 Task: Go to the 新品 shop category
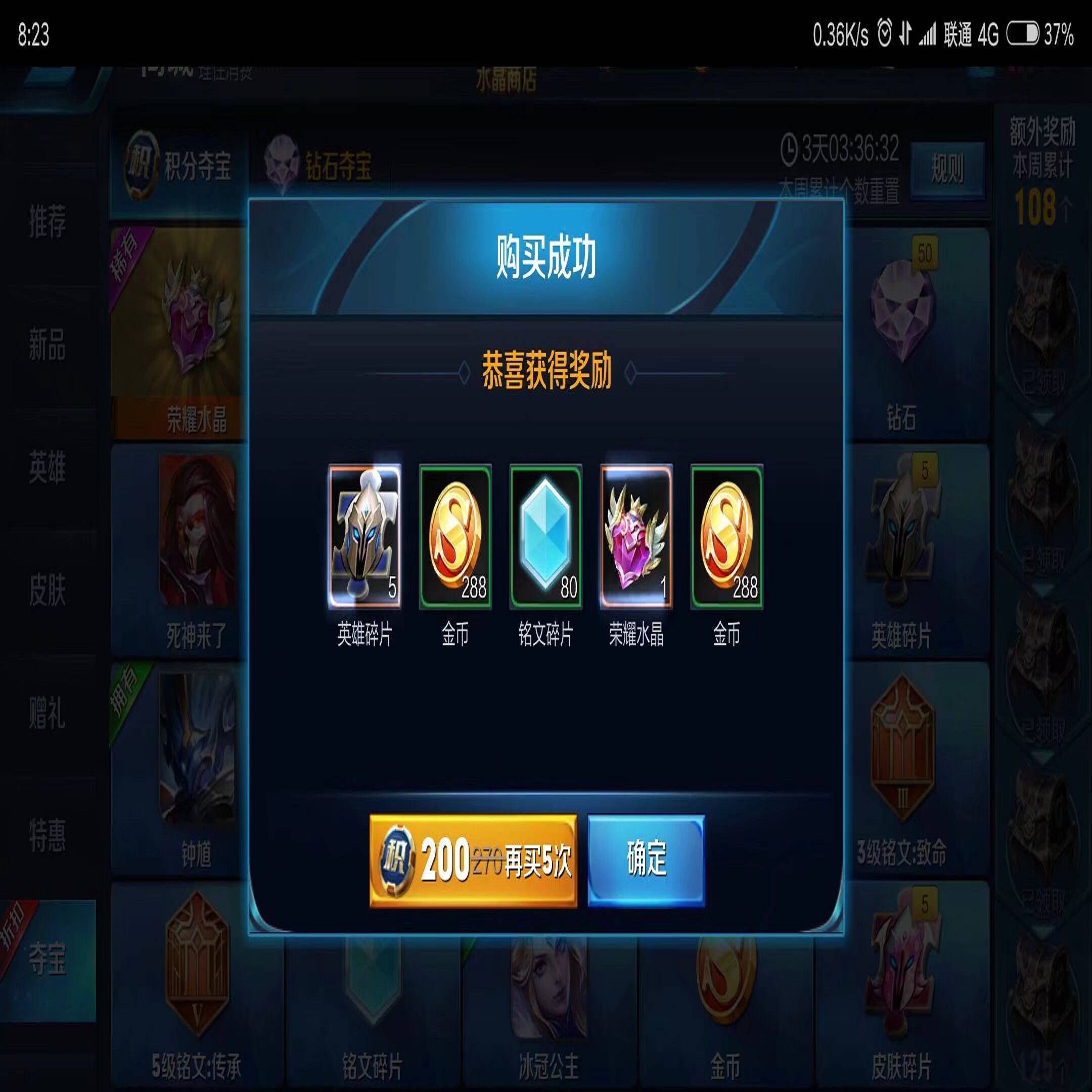pyautogui.click(x=48, y=345)
